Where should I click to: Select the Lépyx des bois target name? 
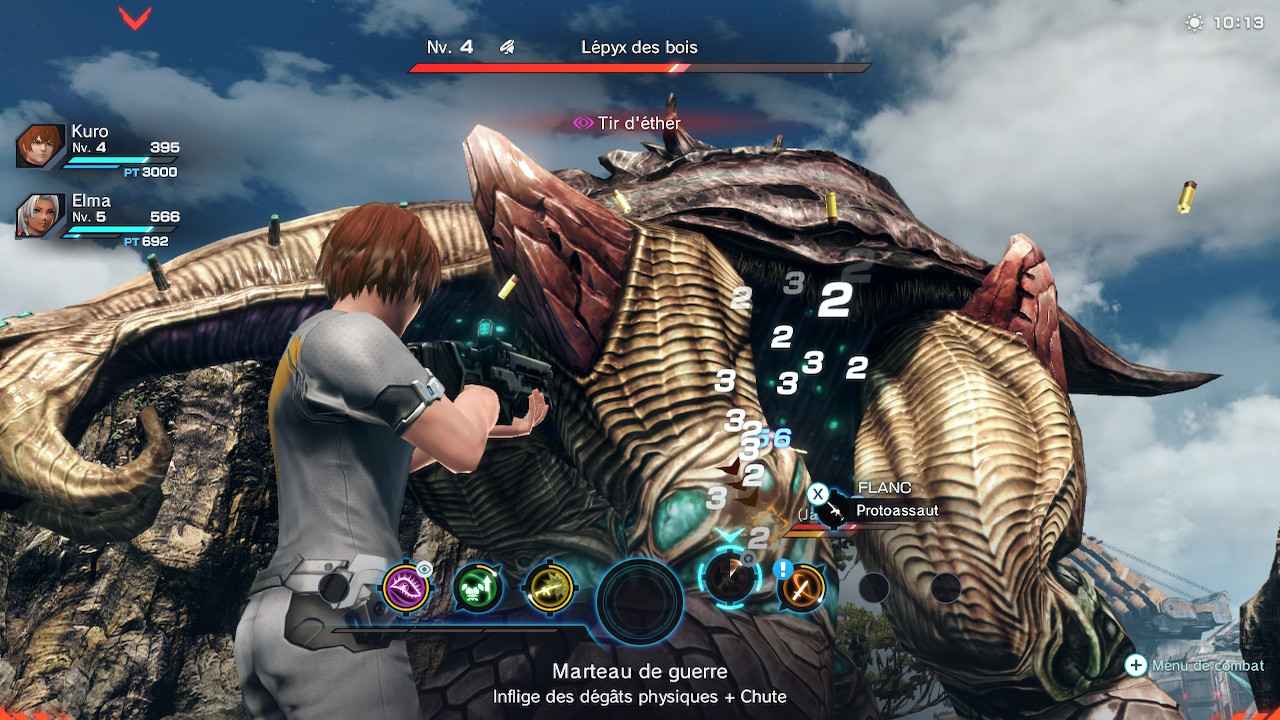(639, 47)
